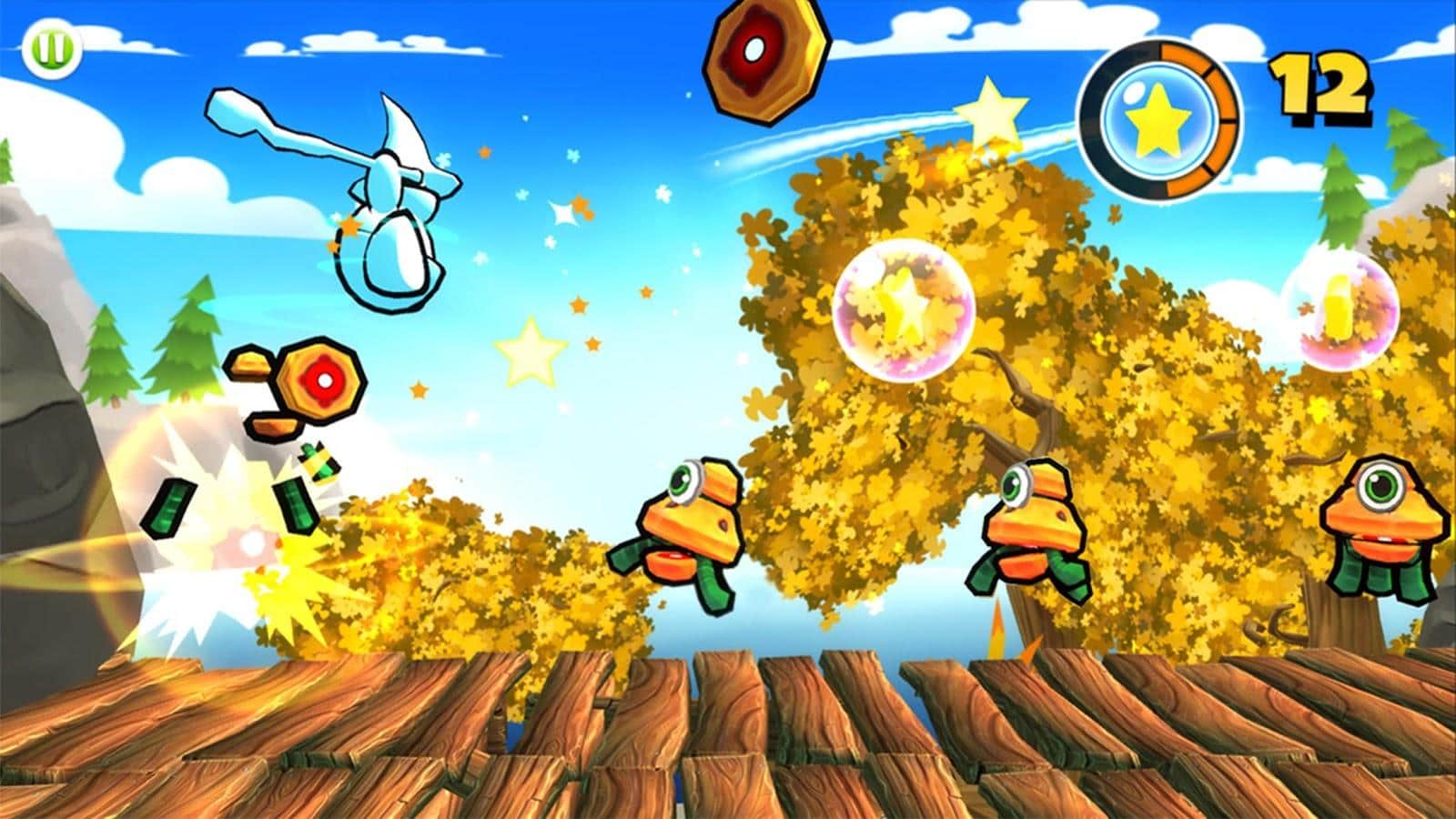Image resolution: width=1456 pixels, height=819 pixels.
Task: Select the spinning wooden disc at top
Action: 764,59
